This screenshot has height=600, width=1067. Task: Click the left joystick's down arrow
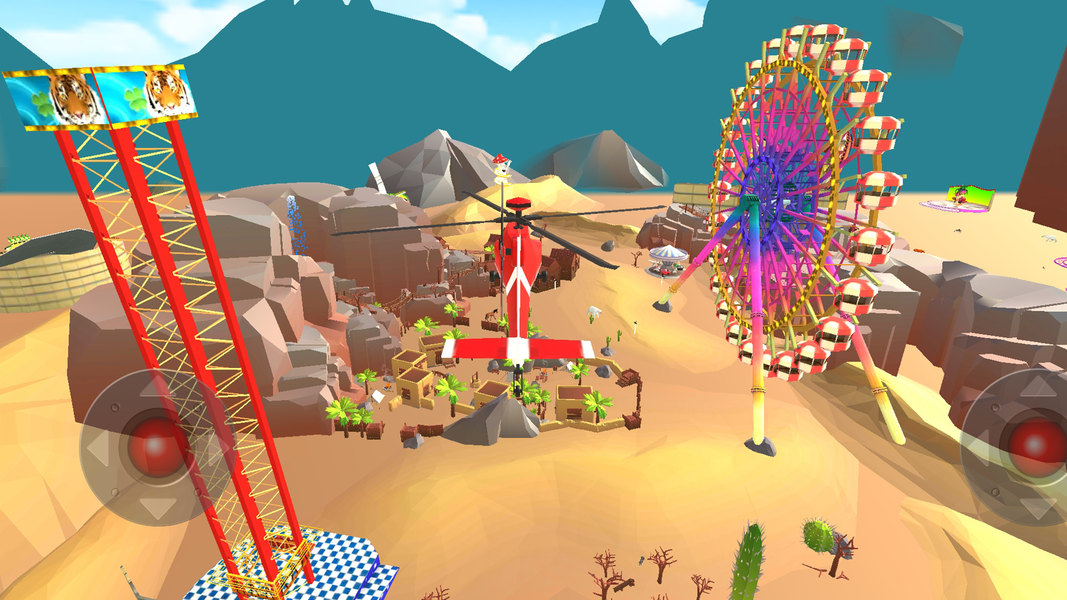158,508
